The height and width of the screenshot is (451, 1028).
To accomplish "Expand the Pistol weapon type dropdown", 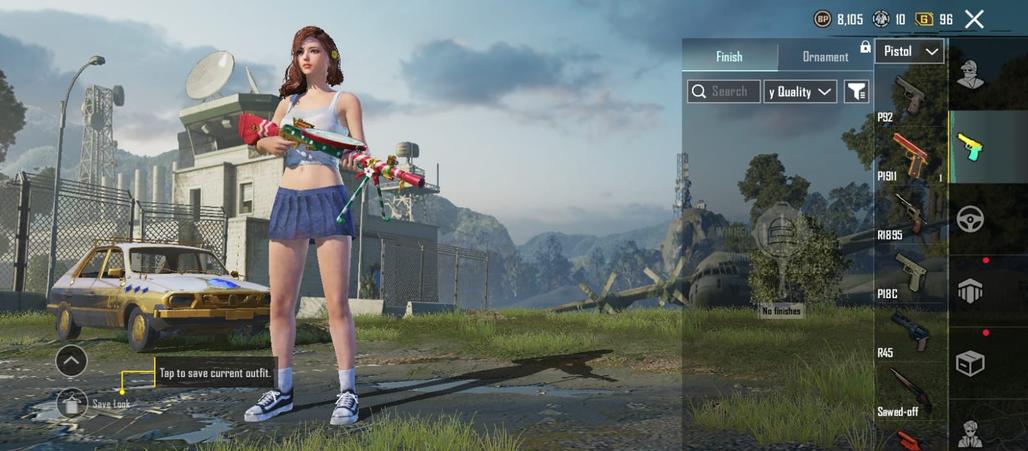I will pyautogui.click(x=909, y=51).
